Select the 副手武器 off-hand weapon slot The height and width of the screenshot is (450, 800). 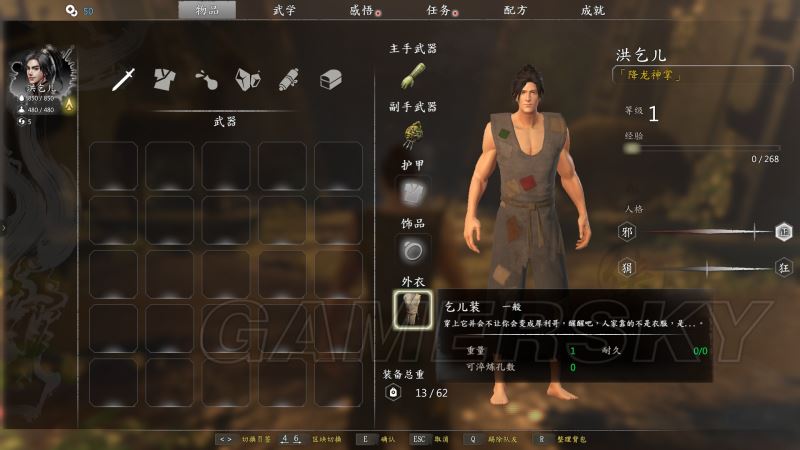412,134
